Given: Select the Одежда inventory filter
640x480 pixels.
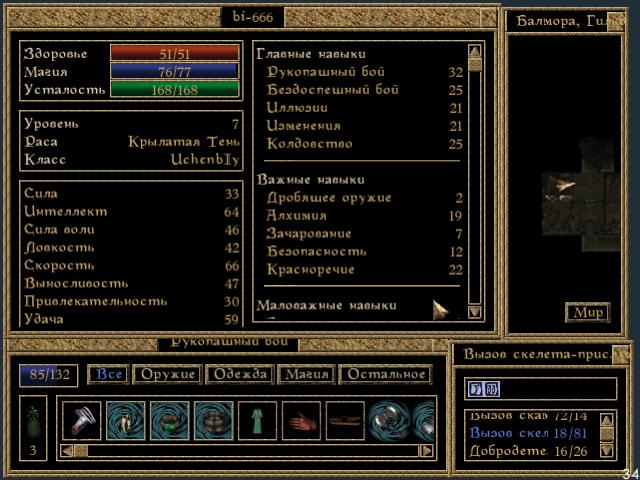Looking at the screenshot, I should (x=238, y=375).
